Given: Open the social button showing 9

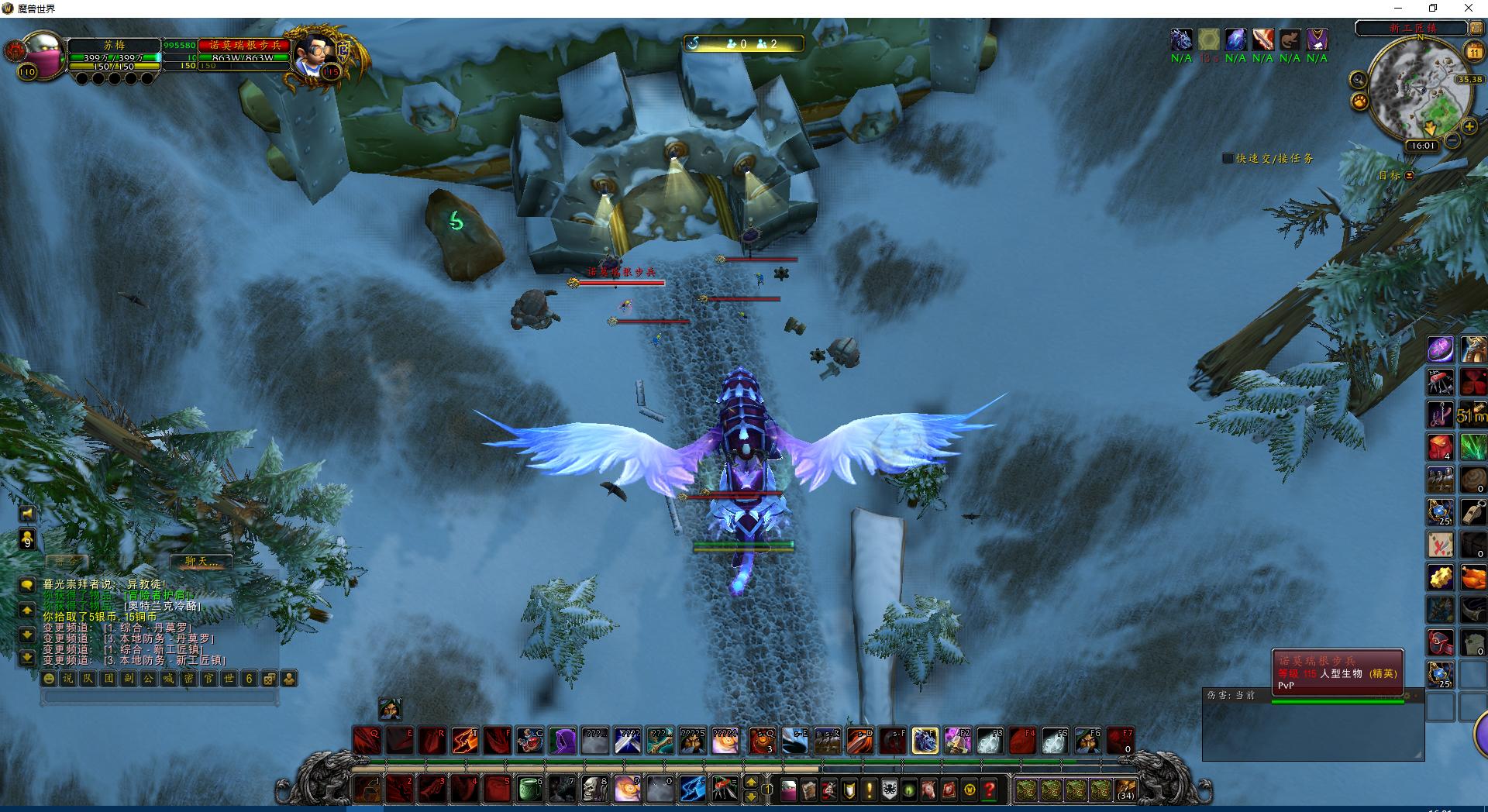Looking at the screenshot, I should (27, 539).
